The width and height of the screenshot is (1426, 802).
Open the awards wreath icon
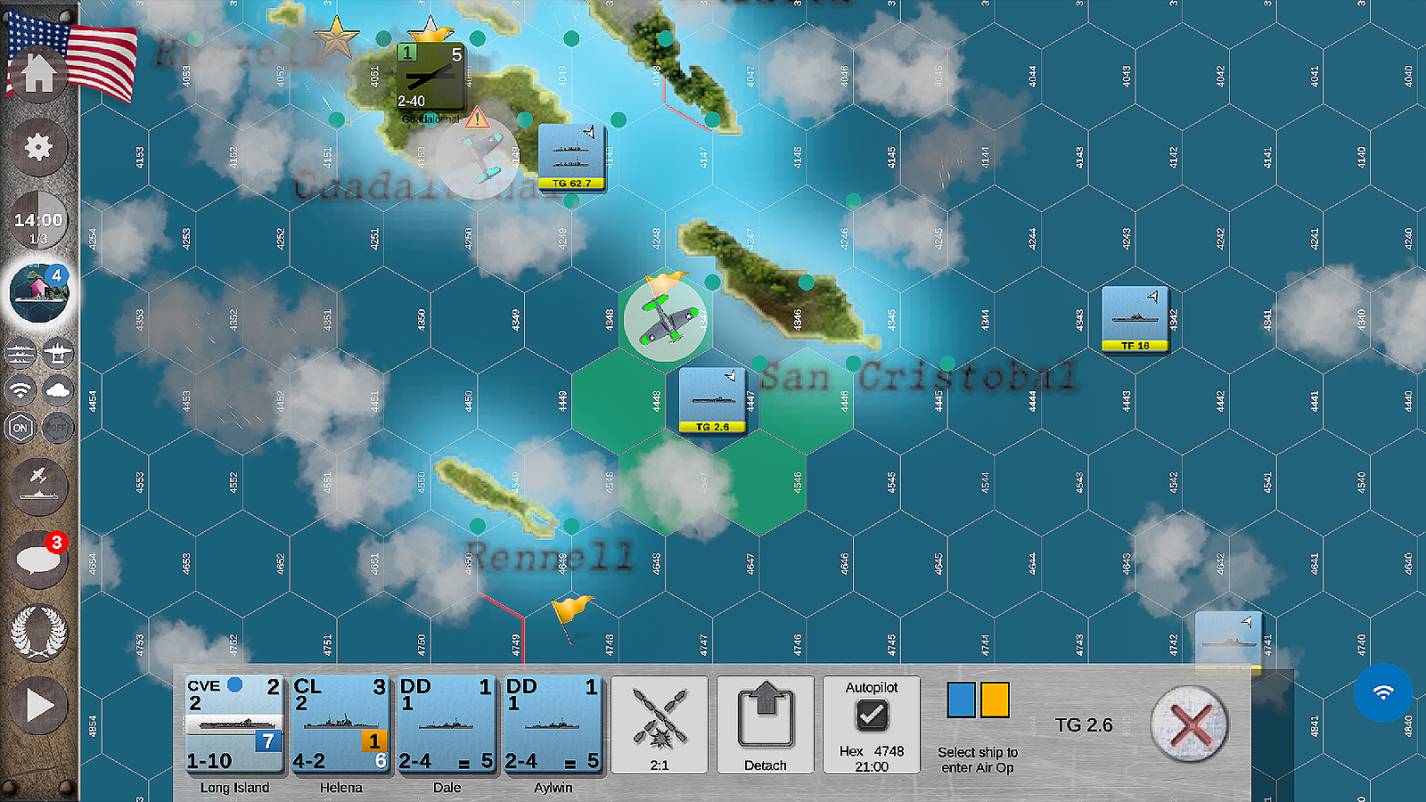click(x=38, y=633)
